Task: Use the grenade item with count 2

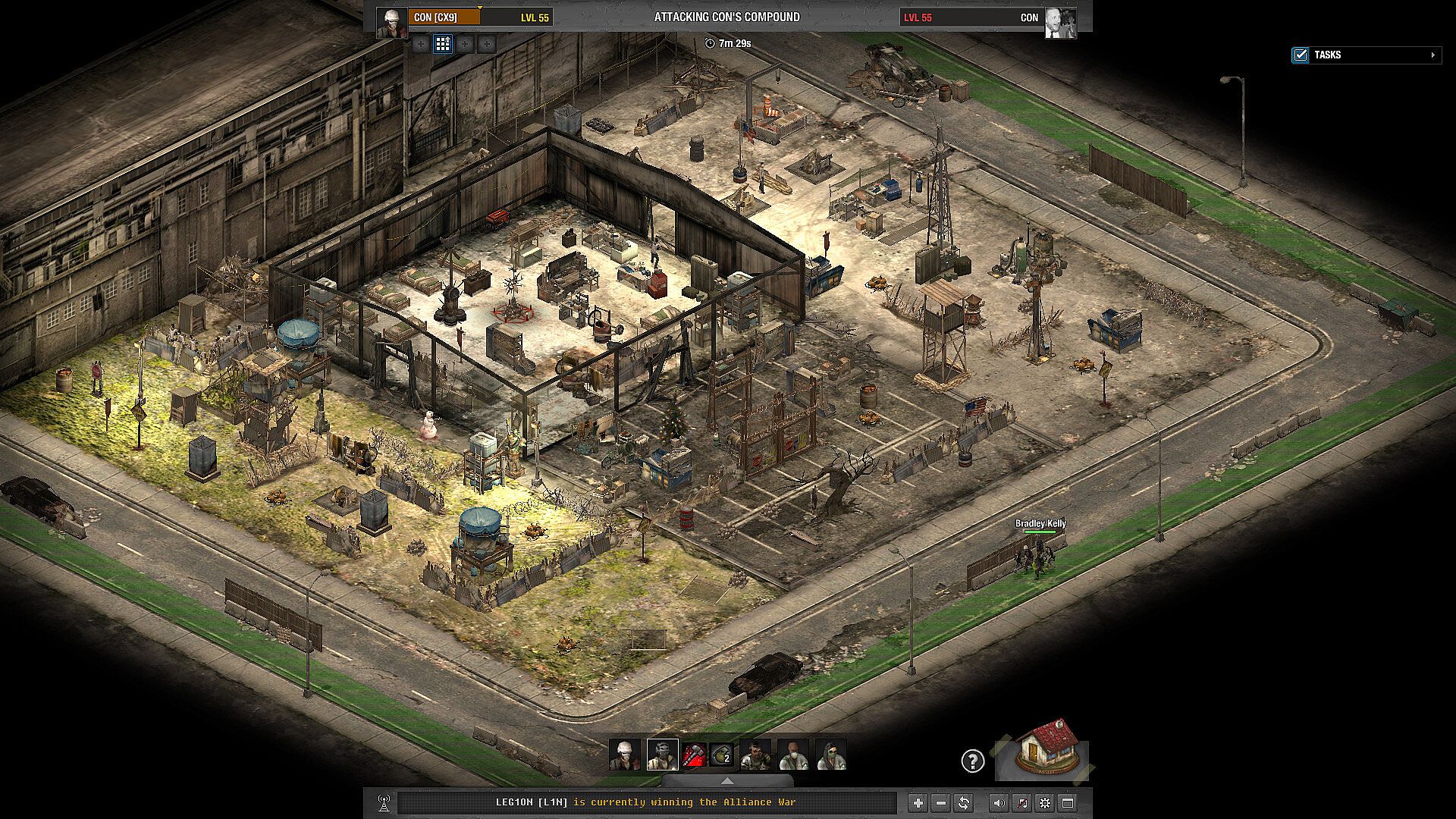Action: point(721,755)
